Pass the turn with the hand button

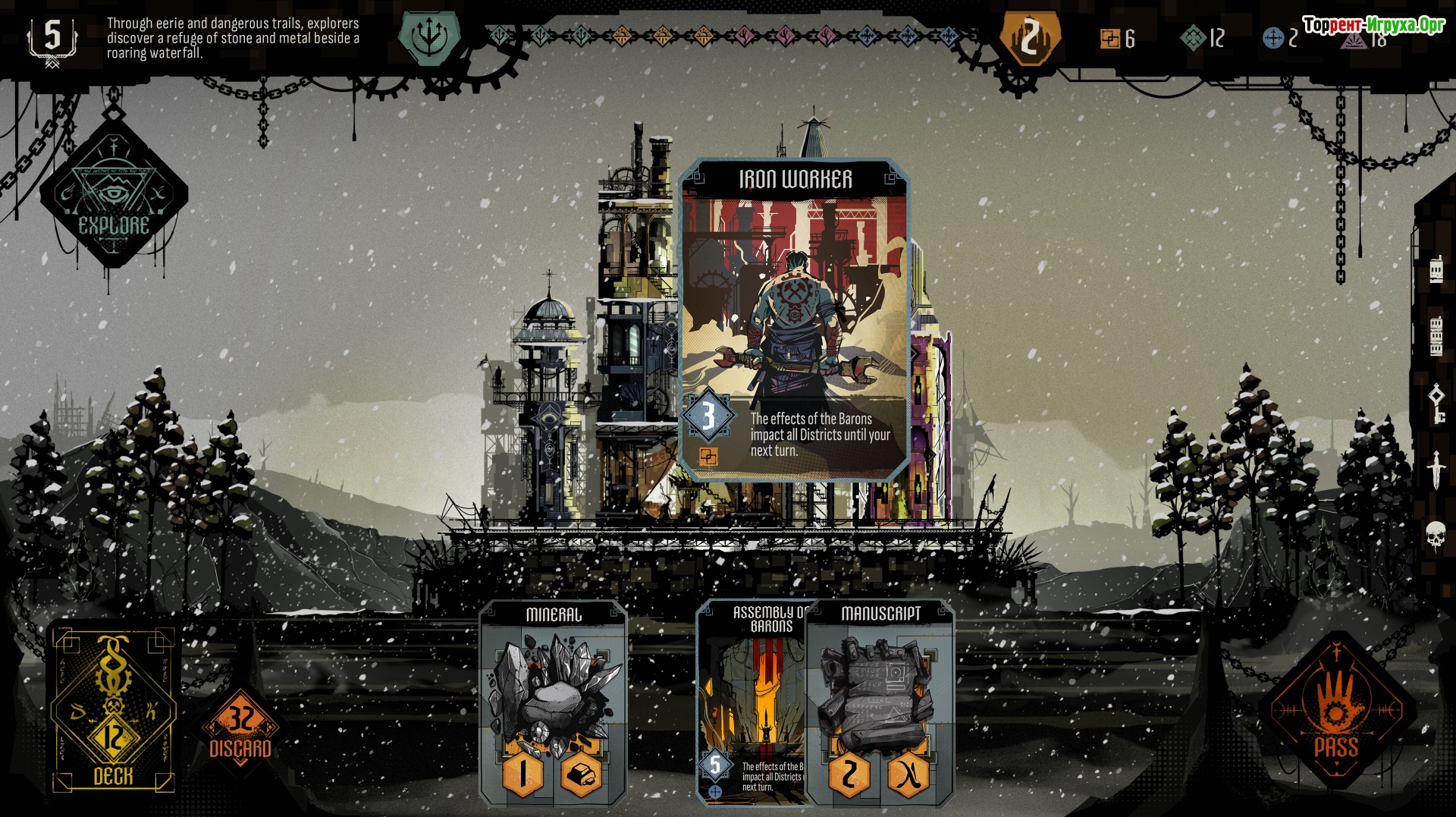tap(1336, 713)
